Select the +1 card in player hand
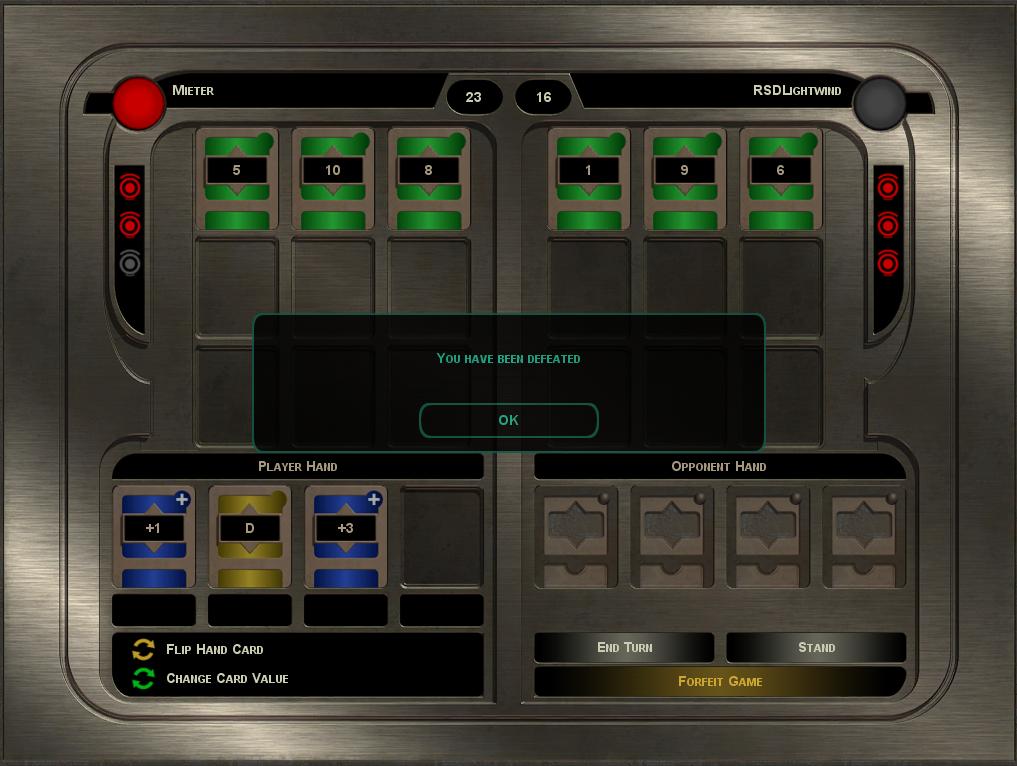Image resolution: width=1017 pixels, height=766 pixels. coord(153,536)
